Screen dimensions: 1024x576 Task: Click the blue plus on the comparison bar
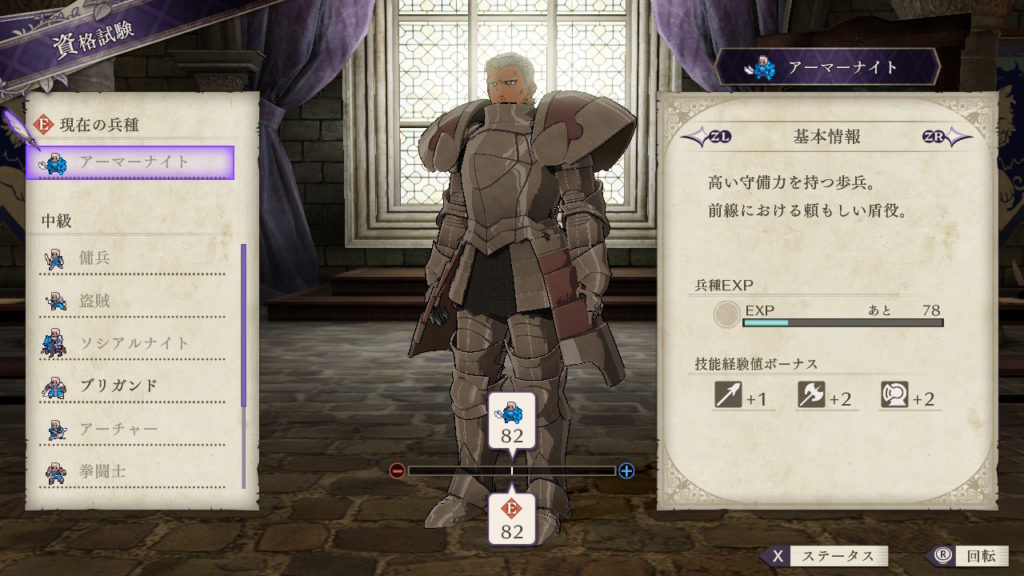click(x=626, y=470)
